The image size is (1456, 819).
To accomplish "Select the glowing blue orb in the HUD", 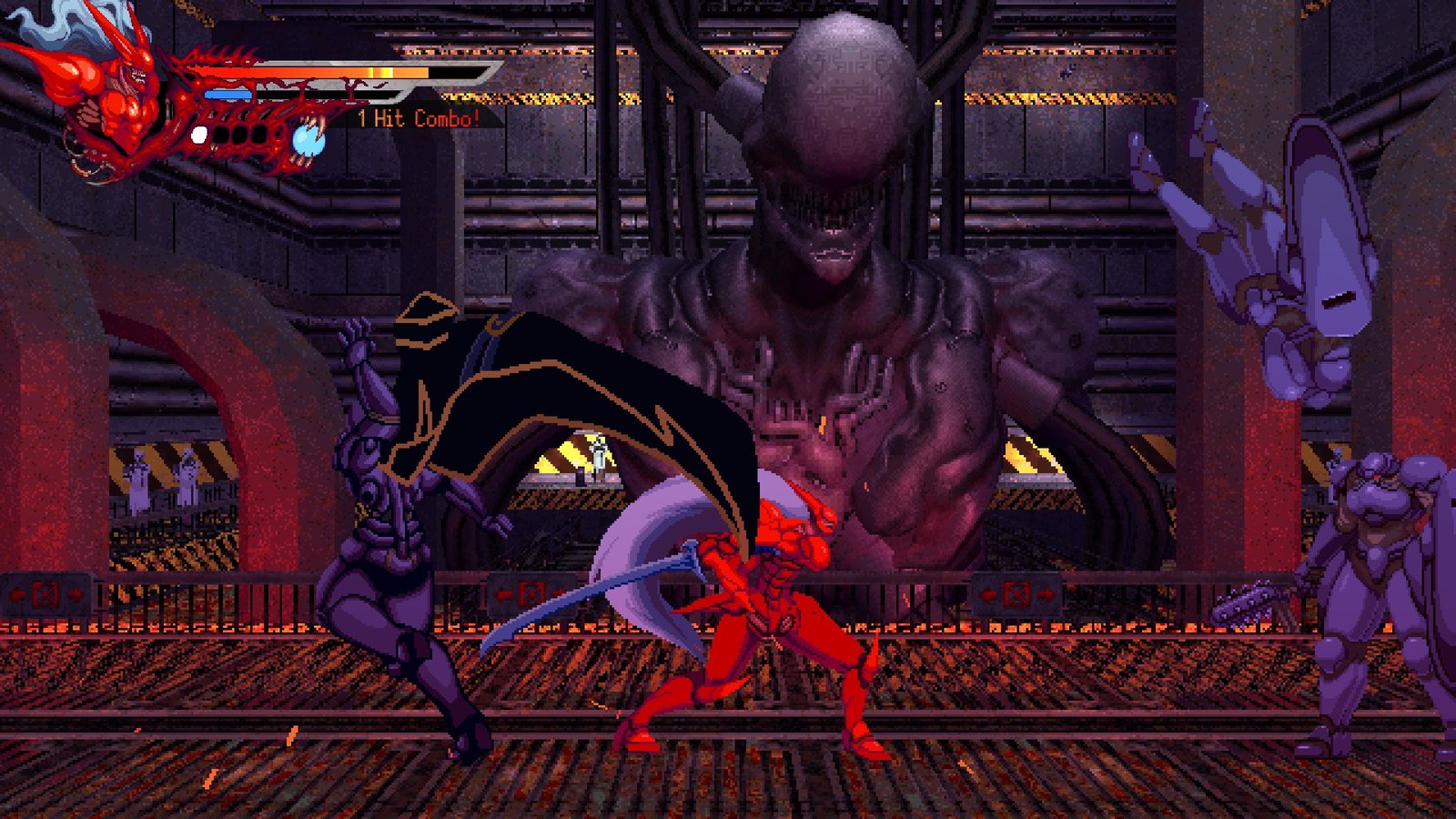I will pyautogui.click(x=307, y=139).
